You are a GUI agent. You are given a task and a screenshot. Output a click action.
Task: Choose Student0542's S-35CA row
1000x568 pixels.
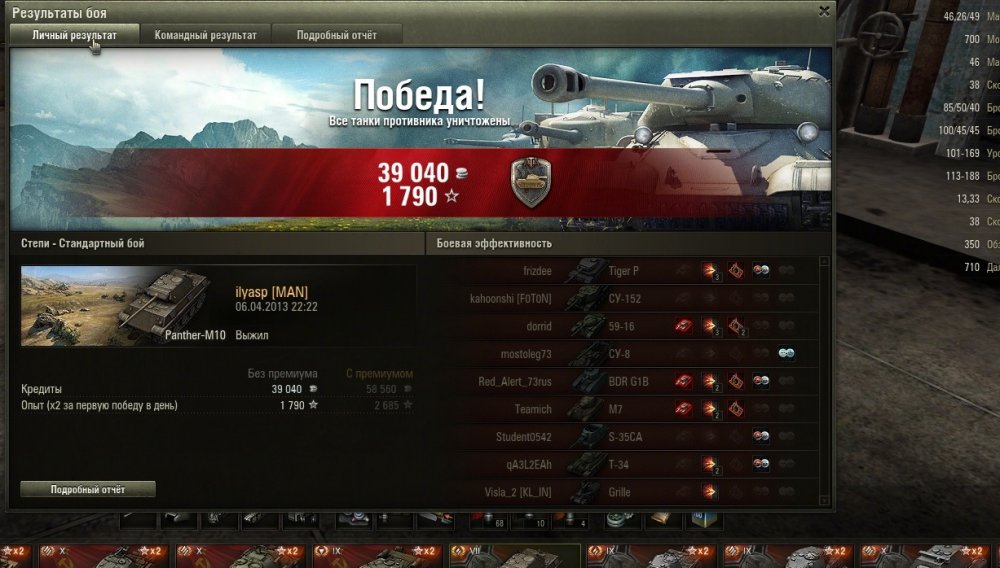click(640, 437)
